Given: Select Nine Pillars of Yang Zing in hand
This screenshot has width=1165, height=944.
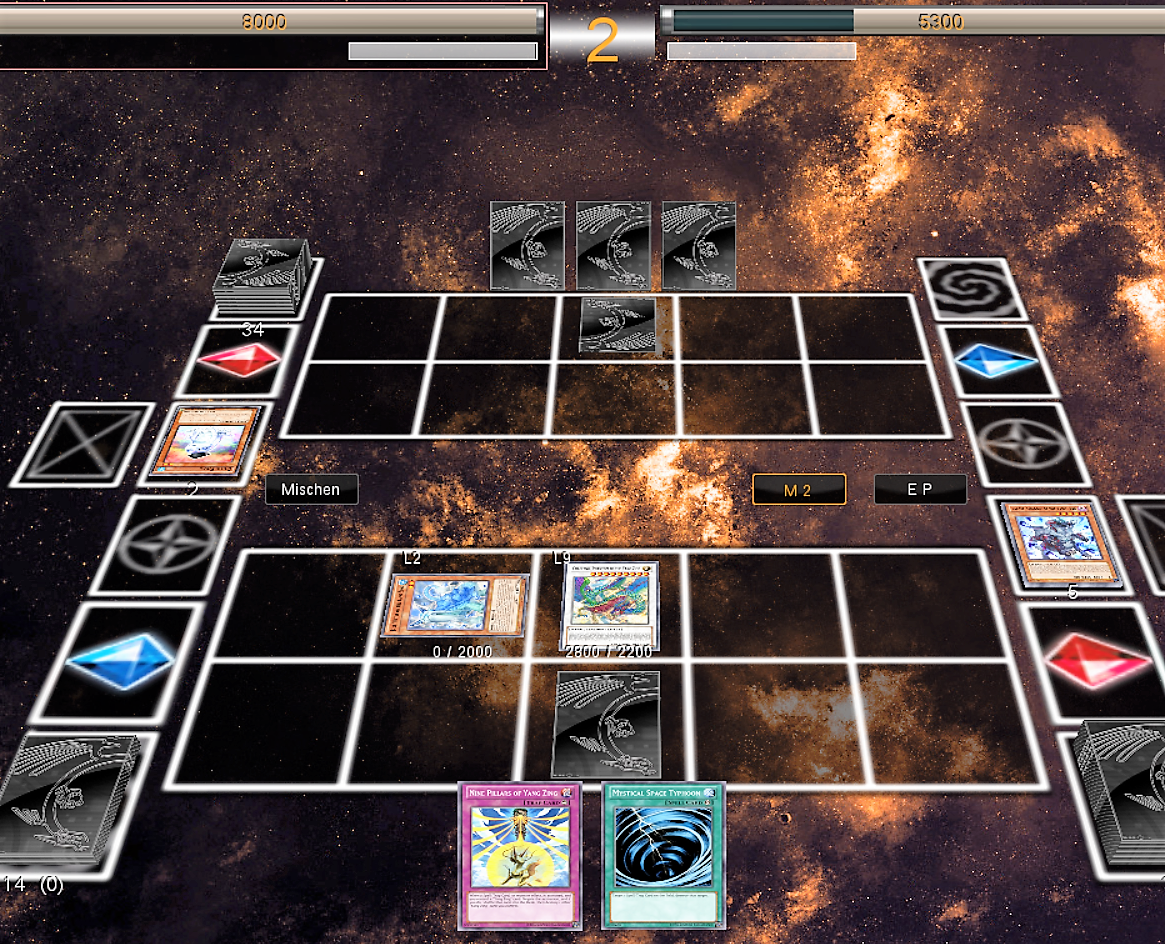Looking at the screenshot, I should tap(519, 855).
